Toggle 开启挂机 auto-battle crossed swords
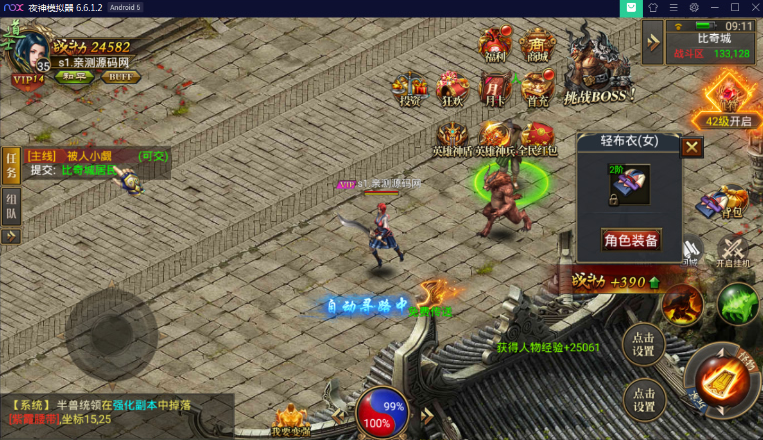The image size is (763, 440). pyautogui.click(x=733, y=250)
